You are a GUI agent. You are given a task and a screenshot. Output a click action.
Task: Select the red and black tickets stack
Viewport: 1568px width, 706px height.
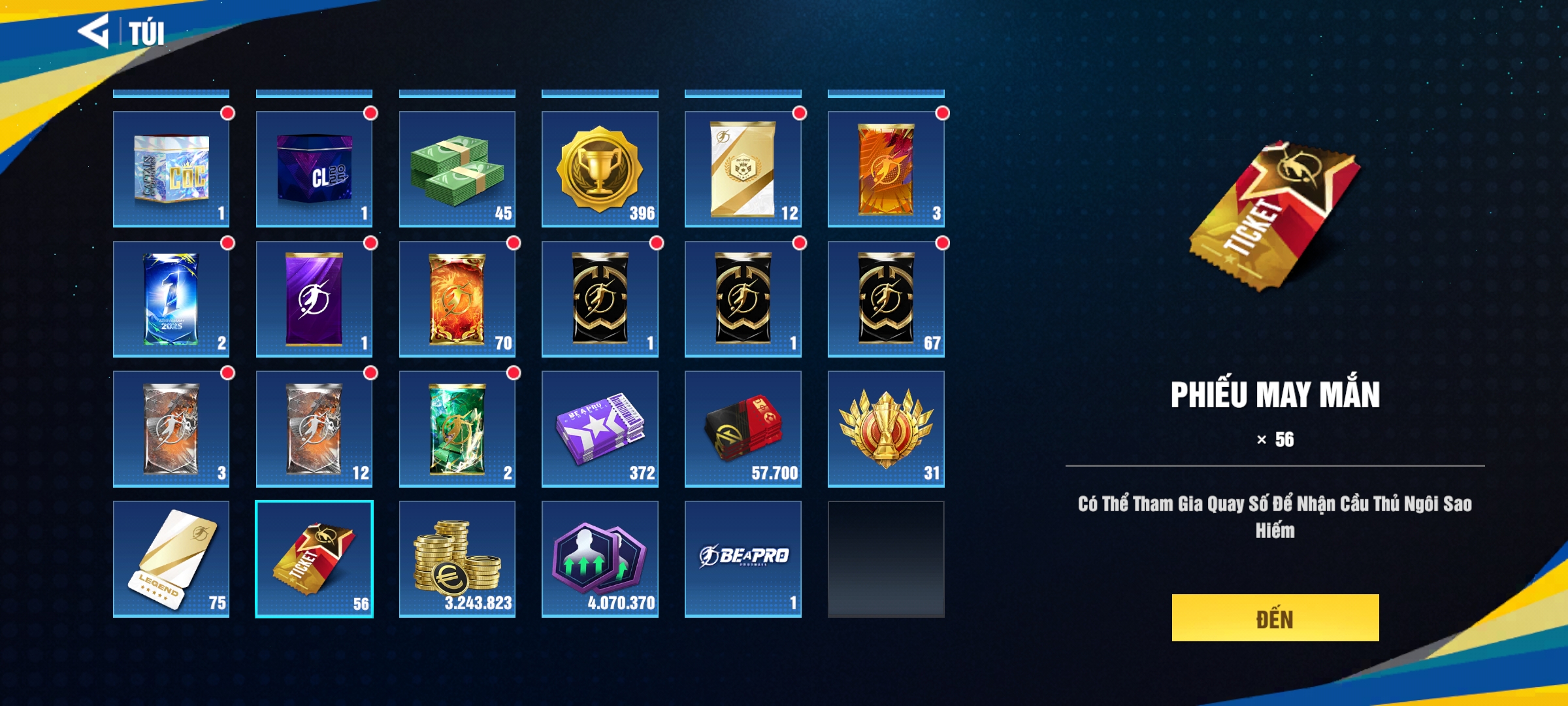pos(743,429)
